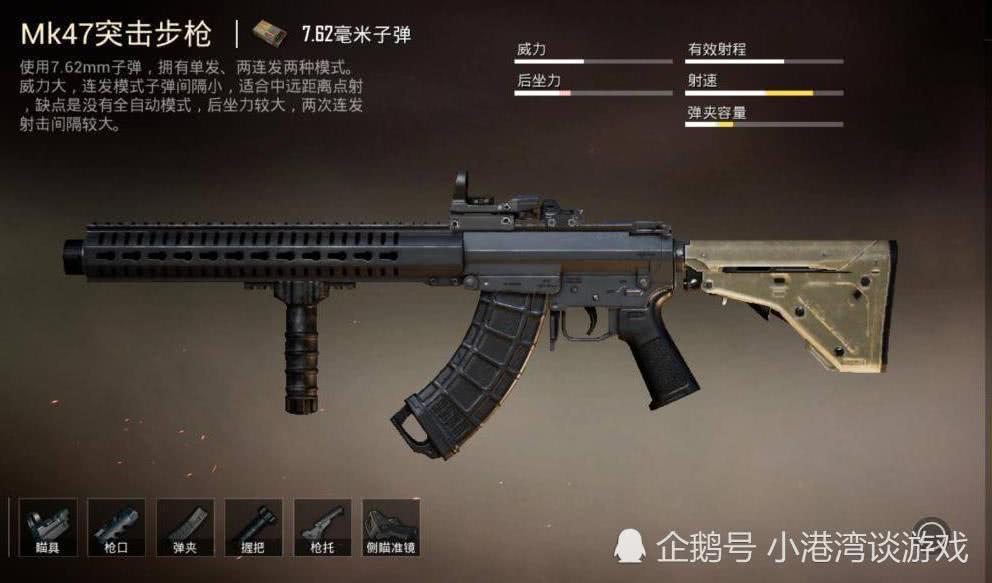This screenshot has width=992, height=583.
Task: Select the 瞄具 sight attachment slot
Action: [x=47, y=527]
